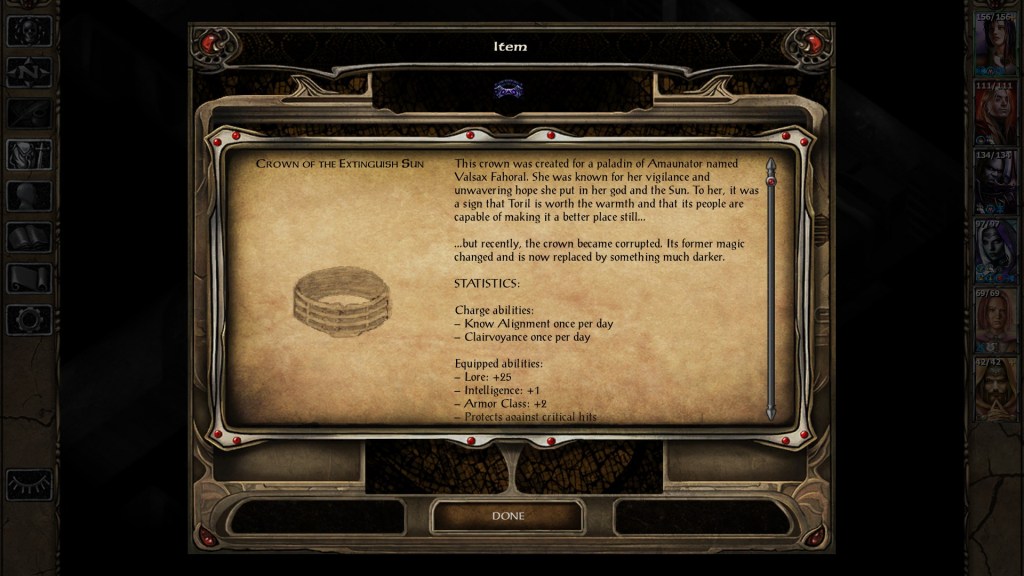Return to game with top-left sidebar button

(29, 30)
